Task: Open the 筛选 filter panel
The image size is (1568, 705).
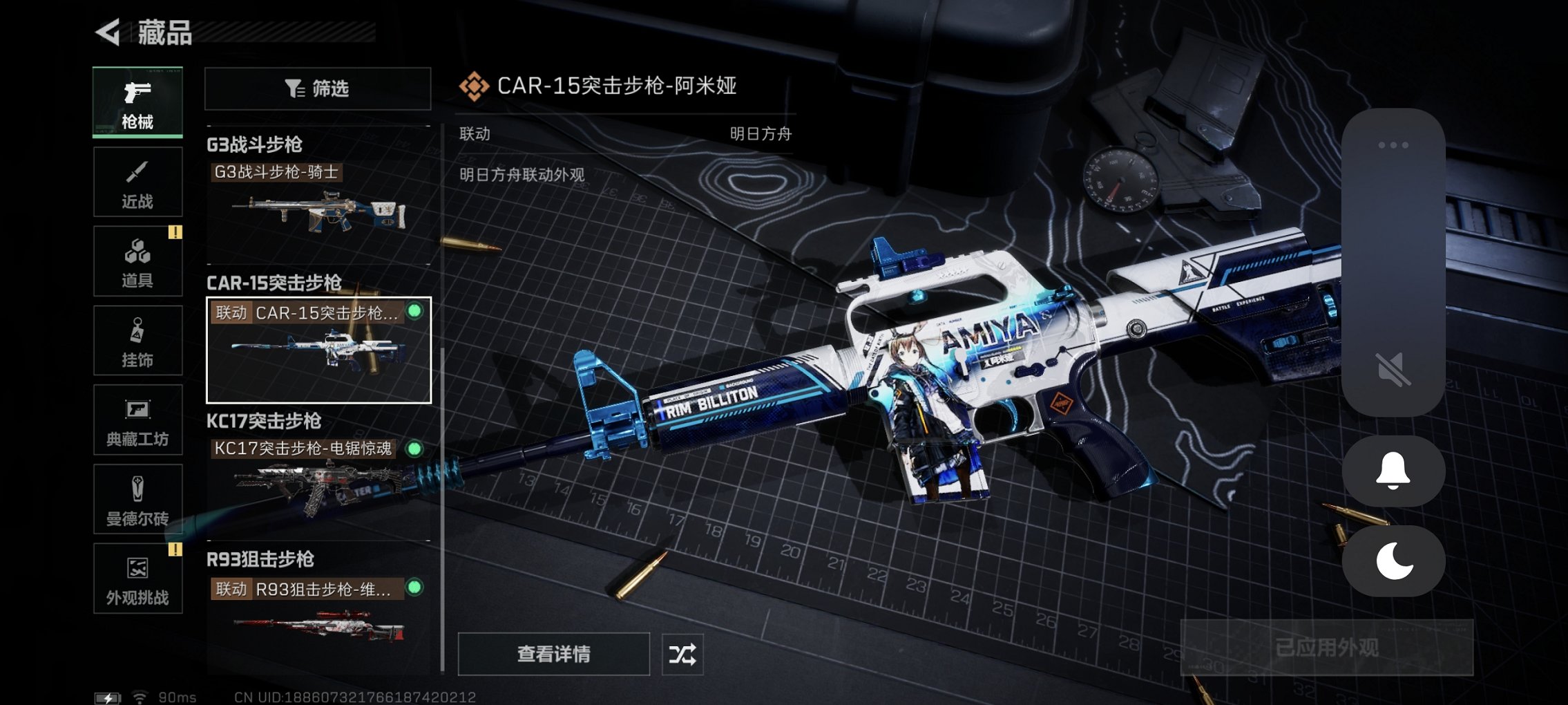Action: tap(317, 88)
